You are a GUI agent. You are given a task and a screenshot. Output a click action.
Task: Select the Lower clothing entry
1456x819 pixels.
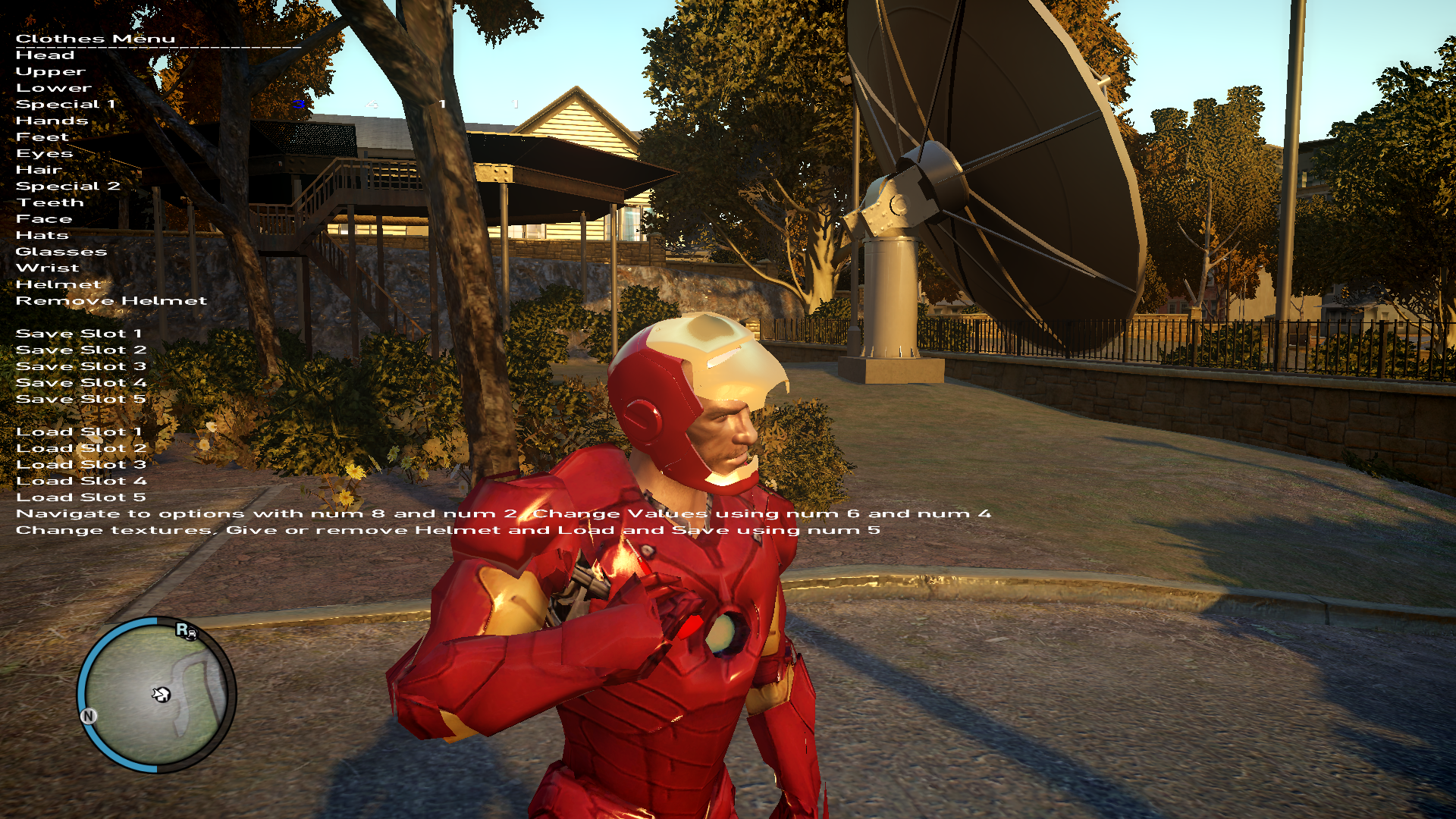pos(53,88)
